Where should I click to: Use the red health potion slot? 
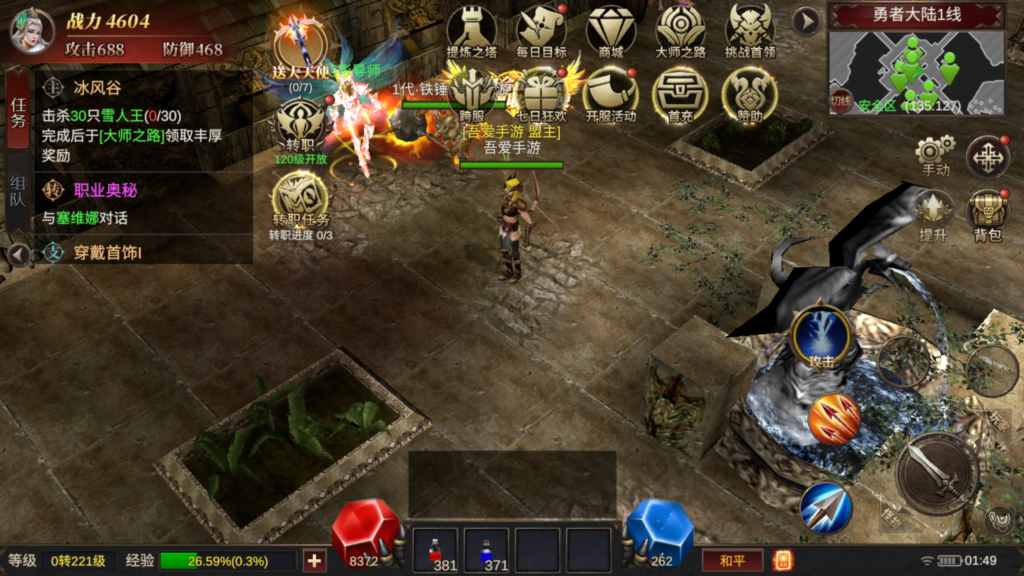point(436,550)
